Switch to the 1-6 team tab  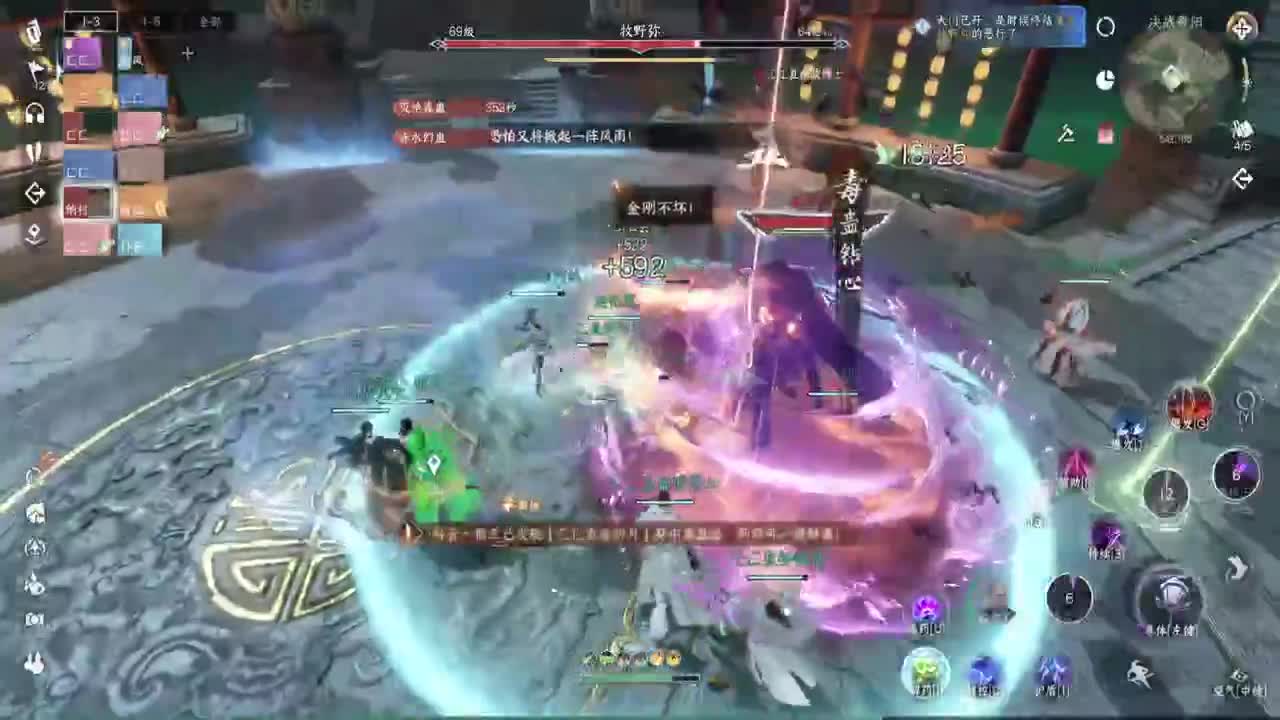(155, 22)
